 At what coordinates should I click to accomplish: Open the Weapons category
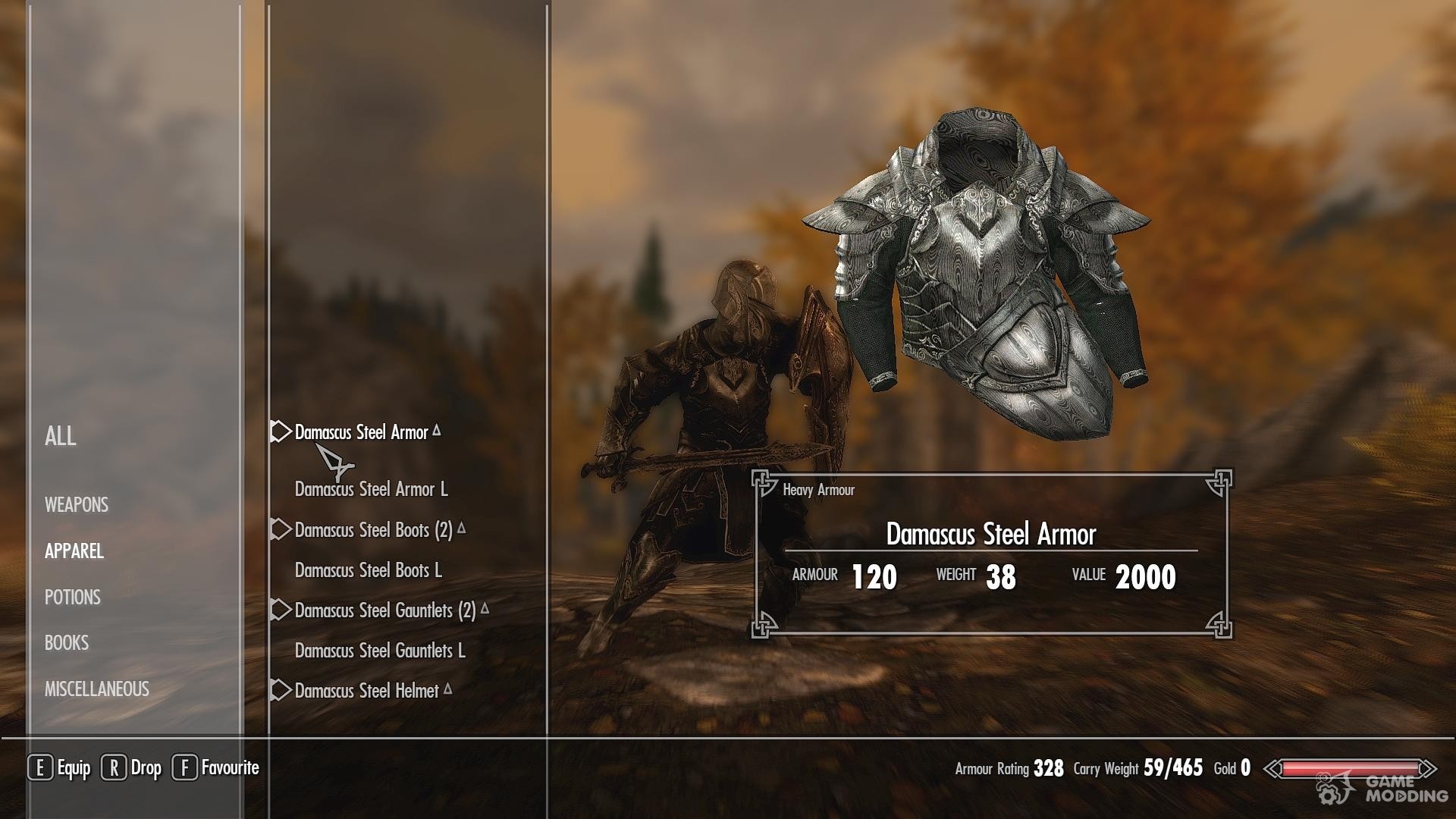pos(77,505)
